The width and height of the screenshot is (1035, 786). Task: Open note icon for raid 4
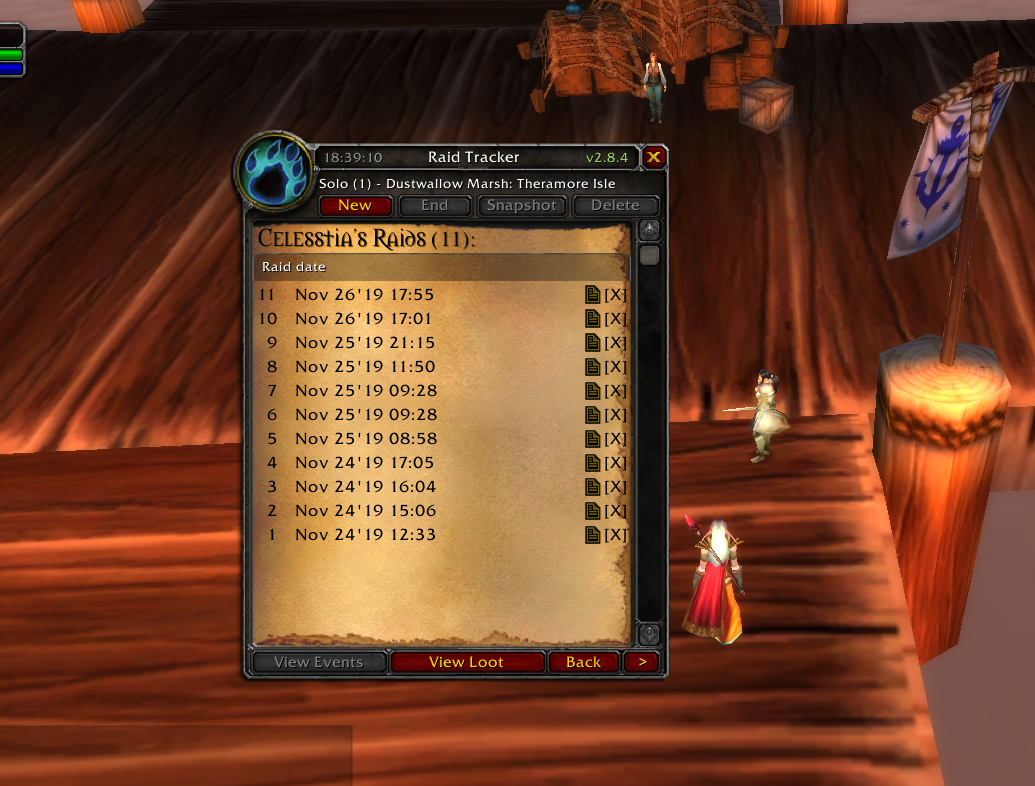pyautogui.click(x=593, y=463)
